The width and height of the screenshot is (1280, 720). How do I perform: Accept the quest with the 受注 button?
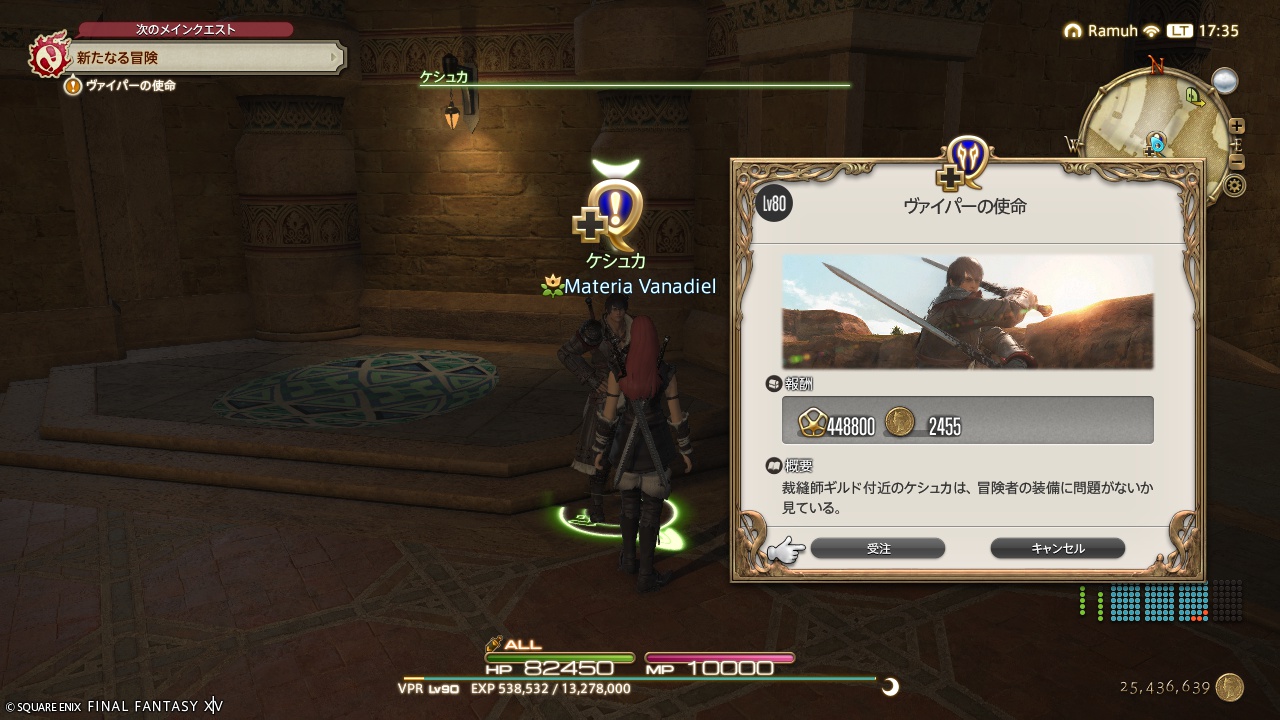tap(877, 548)
